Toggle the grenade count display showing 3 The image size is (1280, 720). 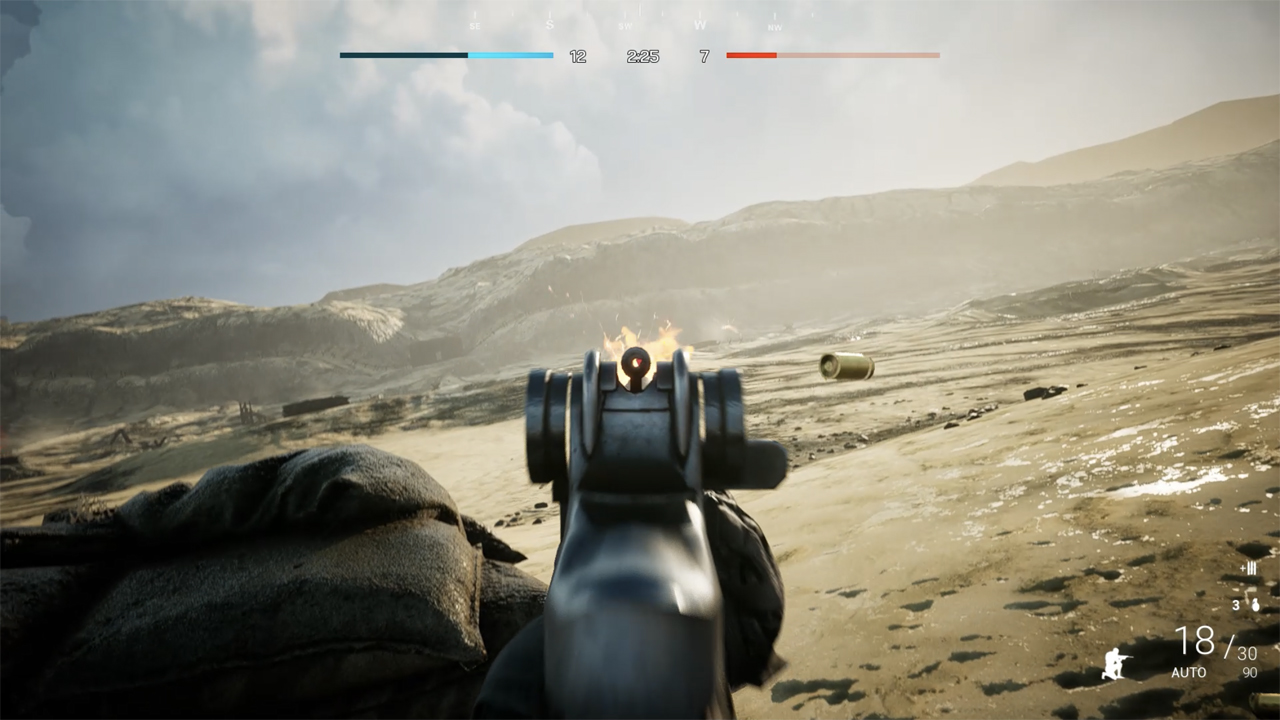tap(1237, 604)
